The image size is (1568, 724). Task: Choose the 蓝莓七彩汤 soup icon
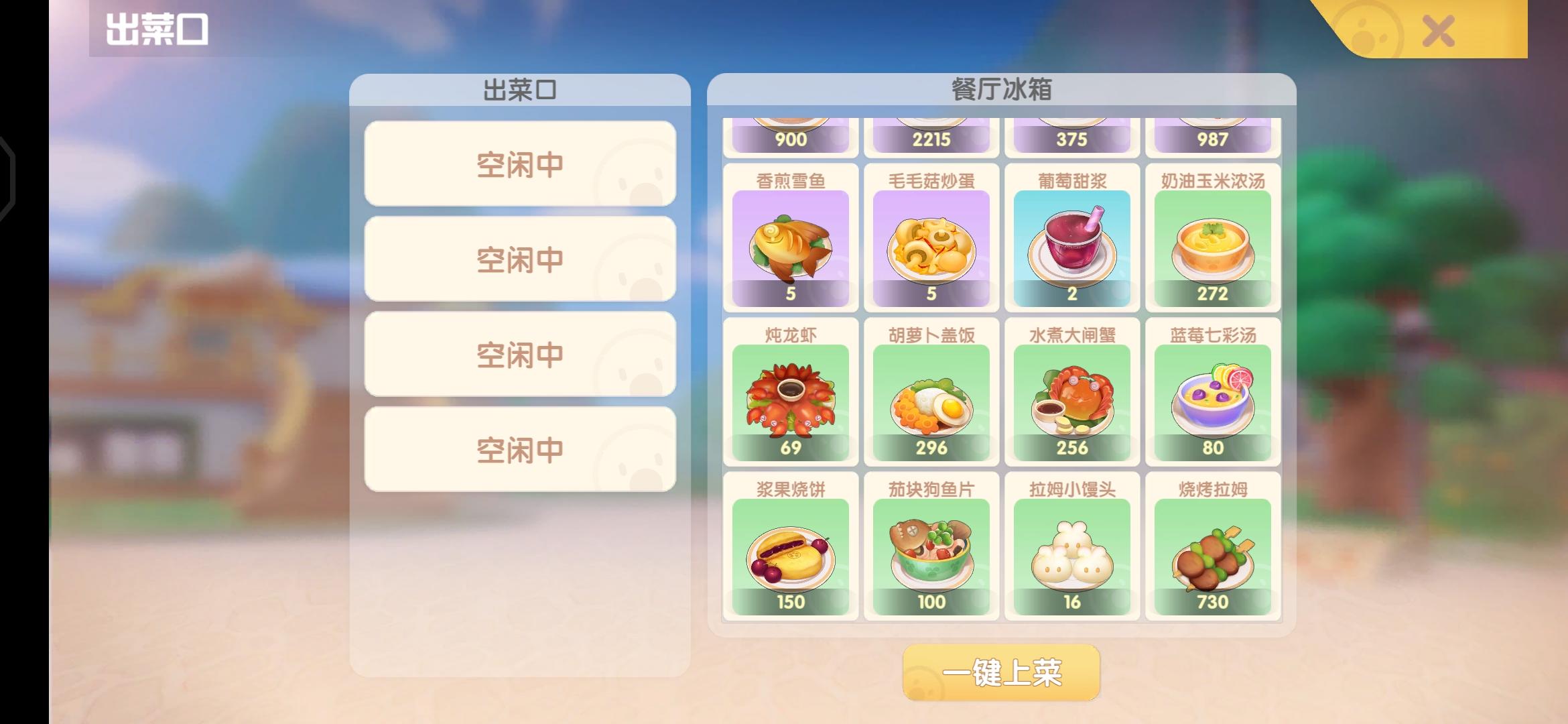coord(1213,399)
